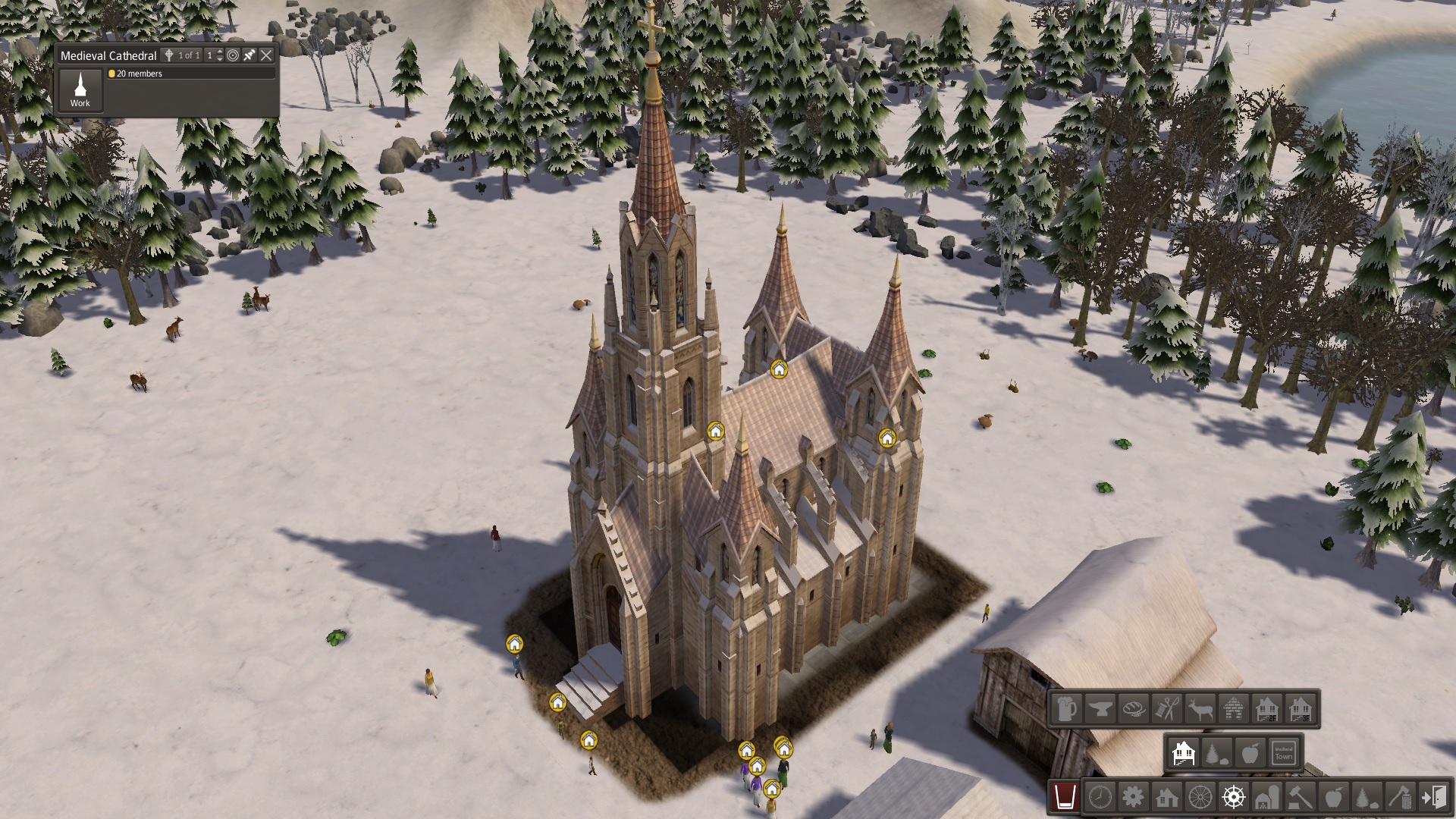Select the deer hunting icon
This screenshot has height=819, width=1456.
tap(1200, 709)
